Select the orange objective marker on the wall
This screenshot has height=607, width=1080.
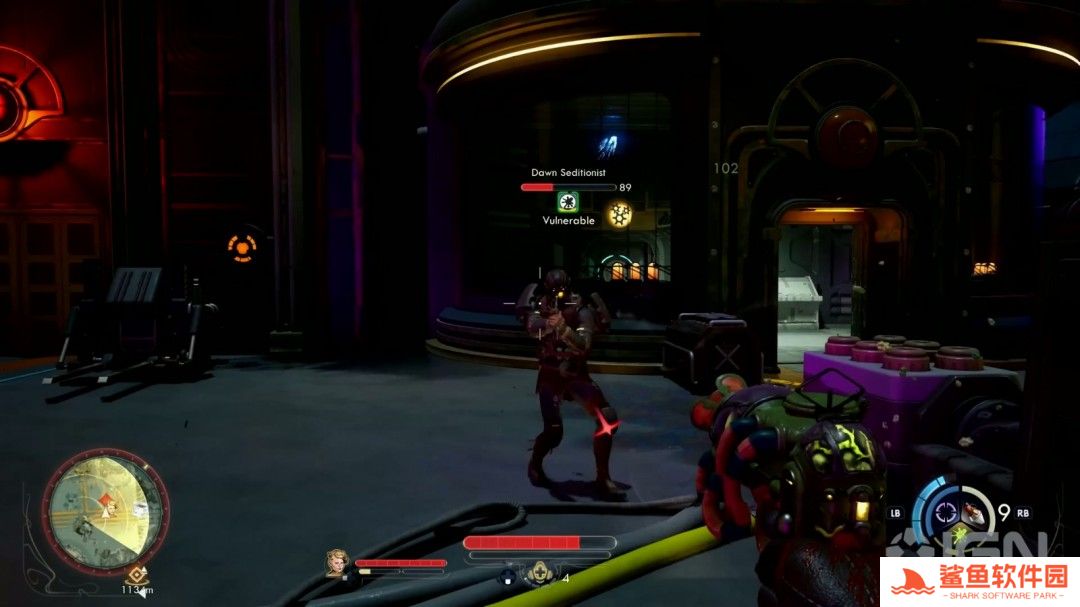[241, 246]
